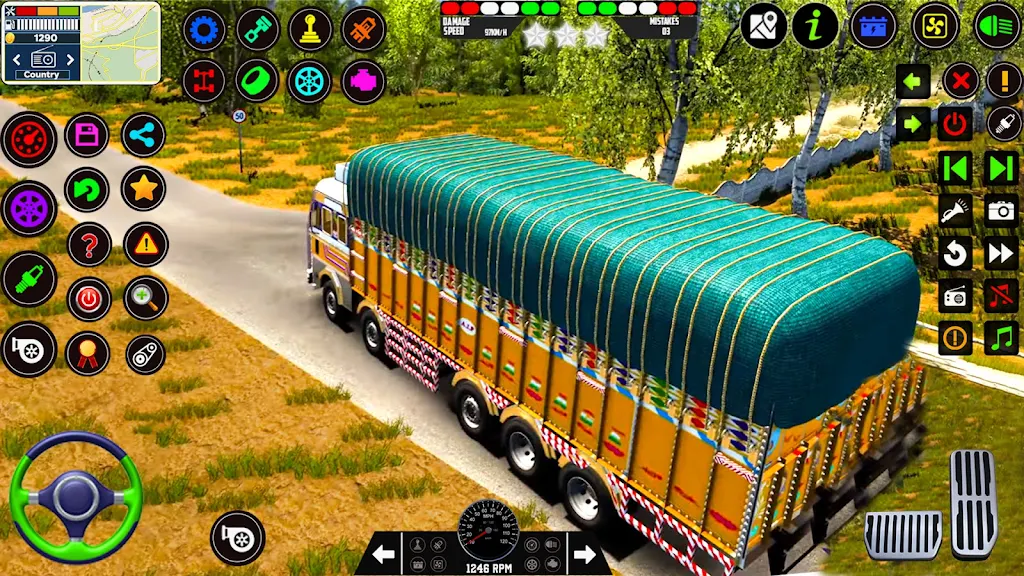This screenshot has width=1024, height=576.
Task: Take a screenshot with the camera button
Action: (1001, 210)
